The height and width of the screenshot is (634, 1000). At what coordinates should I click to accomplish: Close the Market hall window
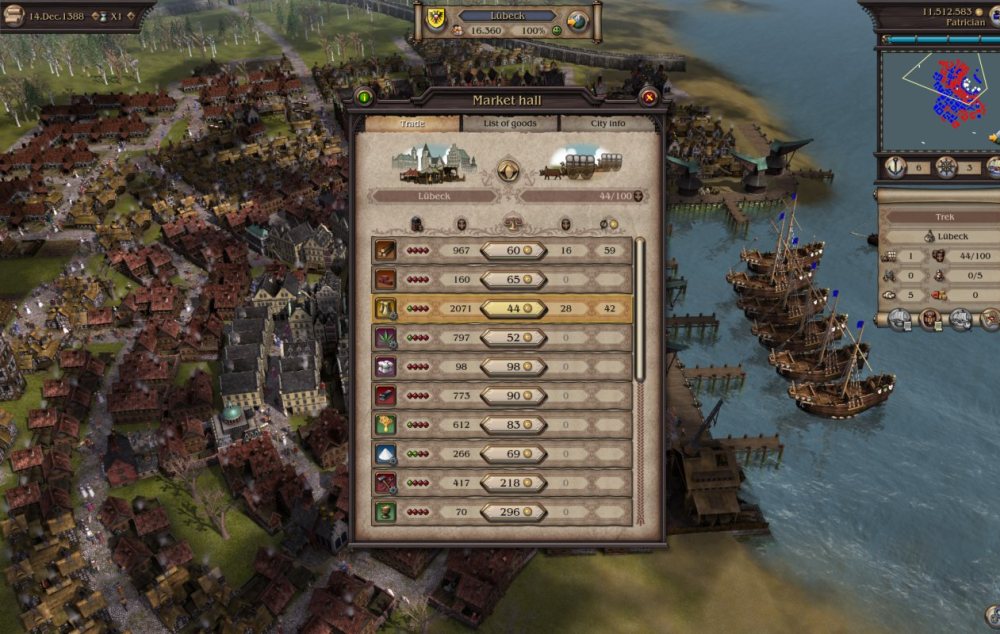[x=649, y=97]
